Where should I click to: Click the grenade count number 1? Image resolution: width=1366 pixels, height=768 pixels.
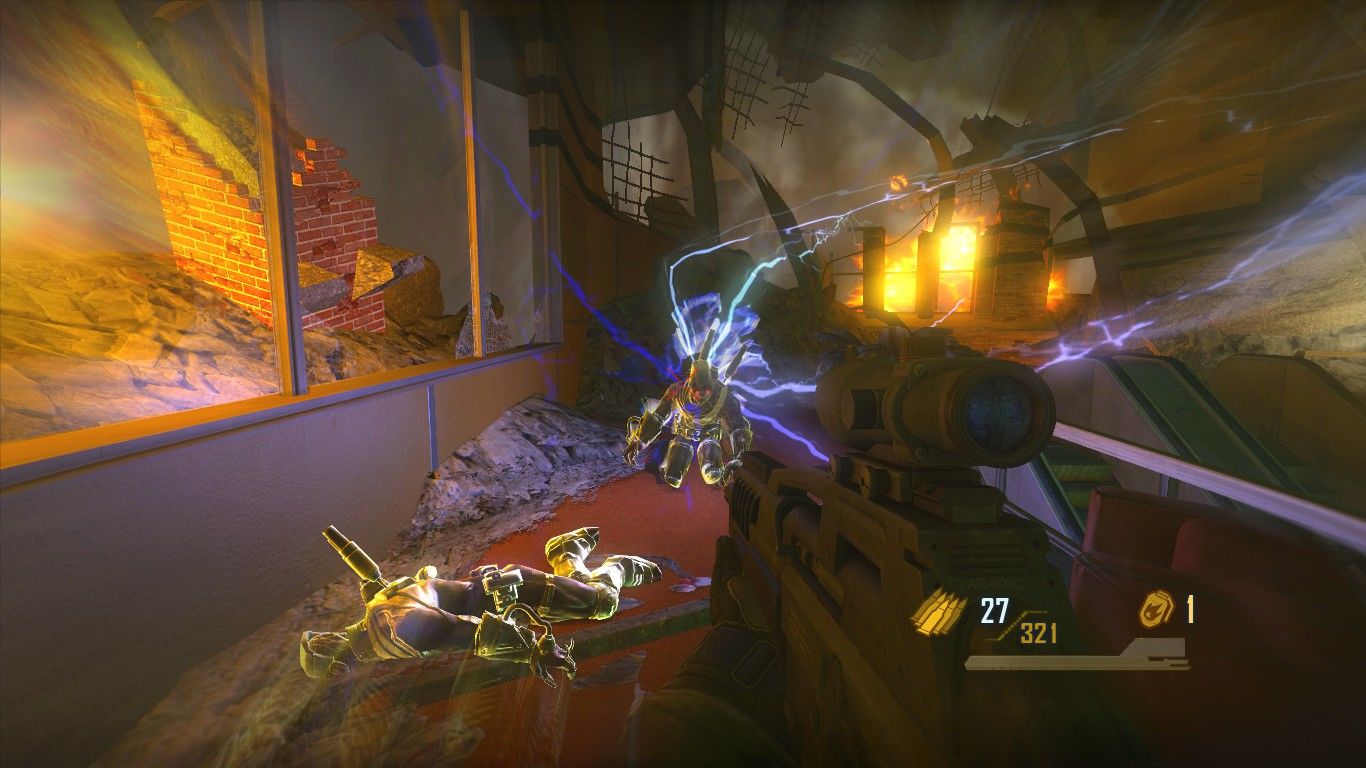[x=1192, y=607]
